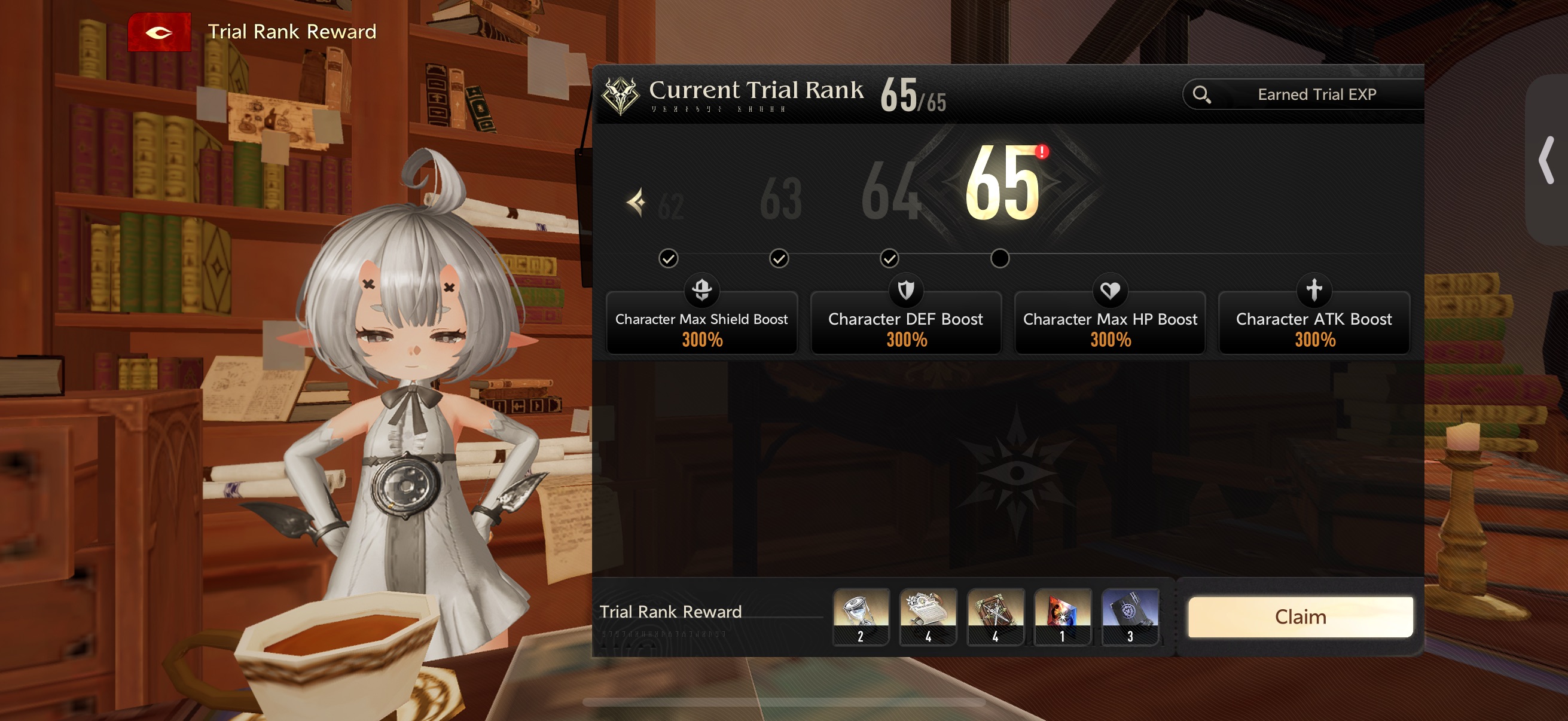Select rank 65 in the rank track
Viewport: 1568px width, 721px height.
1002,183
